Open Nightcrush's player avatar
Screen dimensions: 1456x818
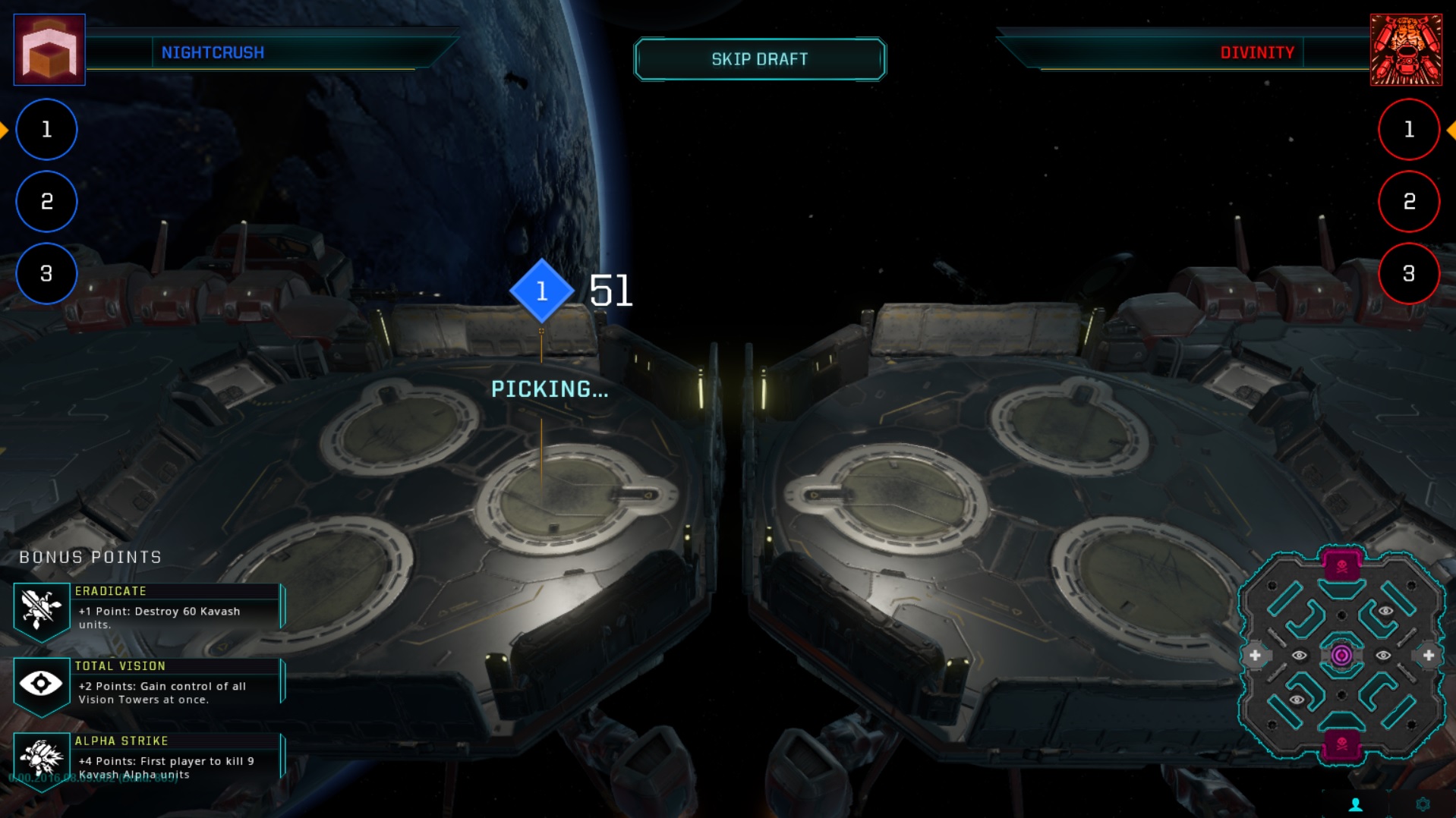coord(49,50)
